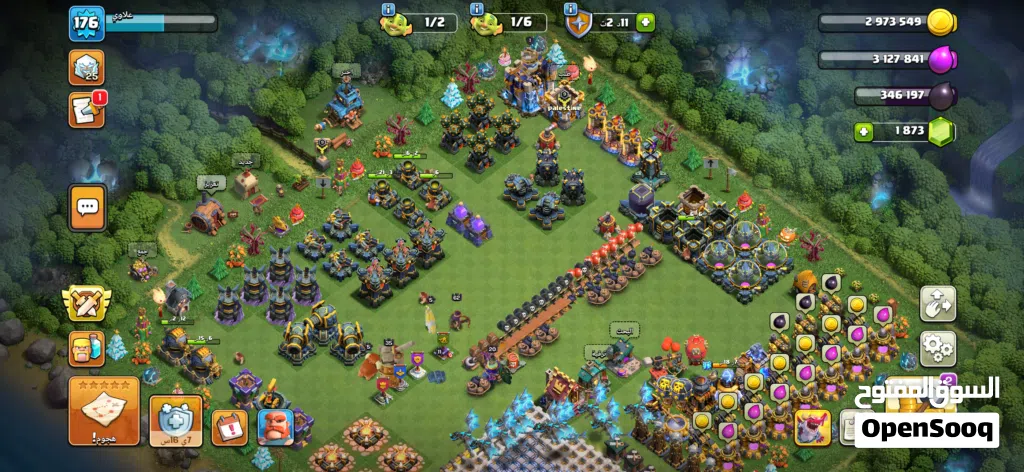This screenshot has height=472, width=1024.
Task: Open the news scroll with red notification
Action: coord(87,108)
